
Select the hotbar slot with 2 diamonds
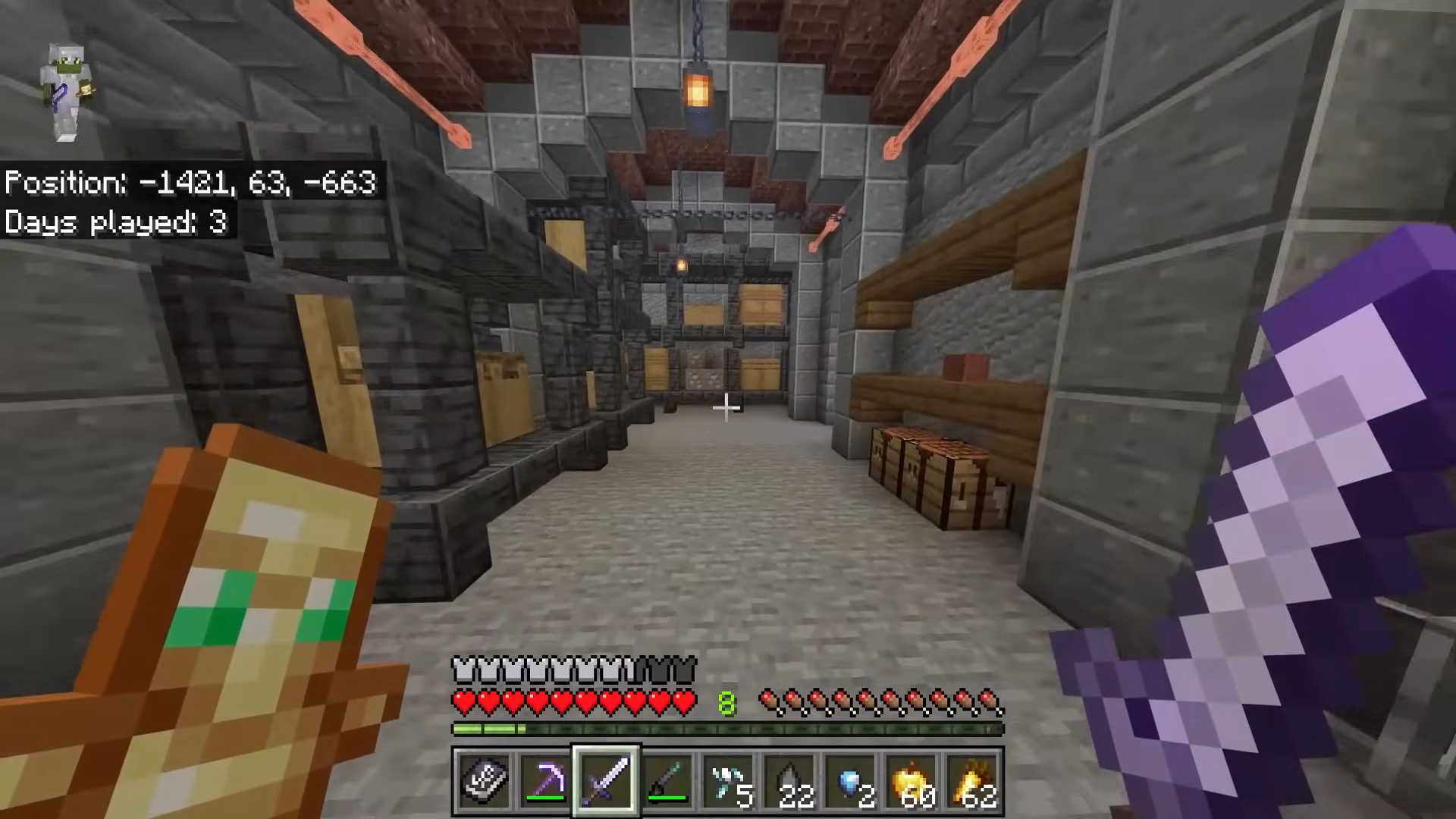(x=851, y=780)
